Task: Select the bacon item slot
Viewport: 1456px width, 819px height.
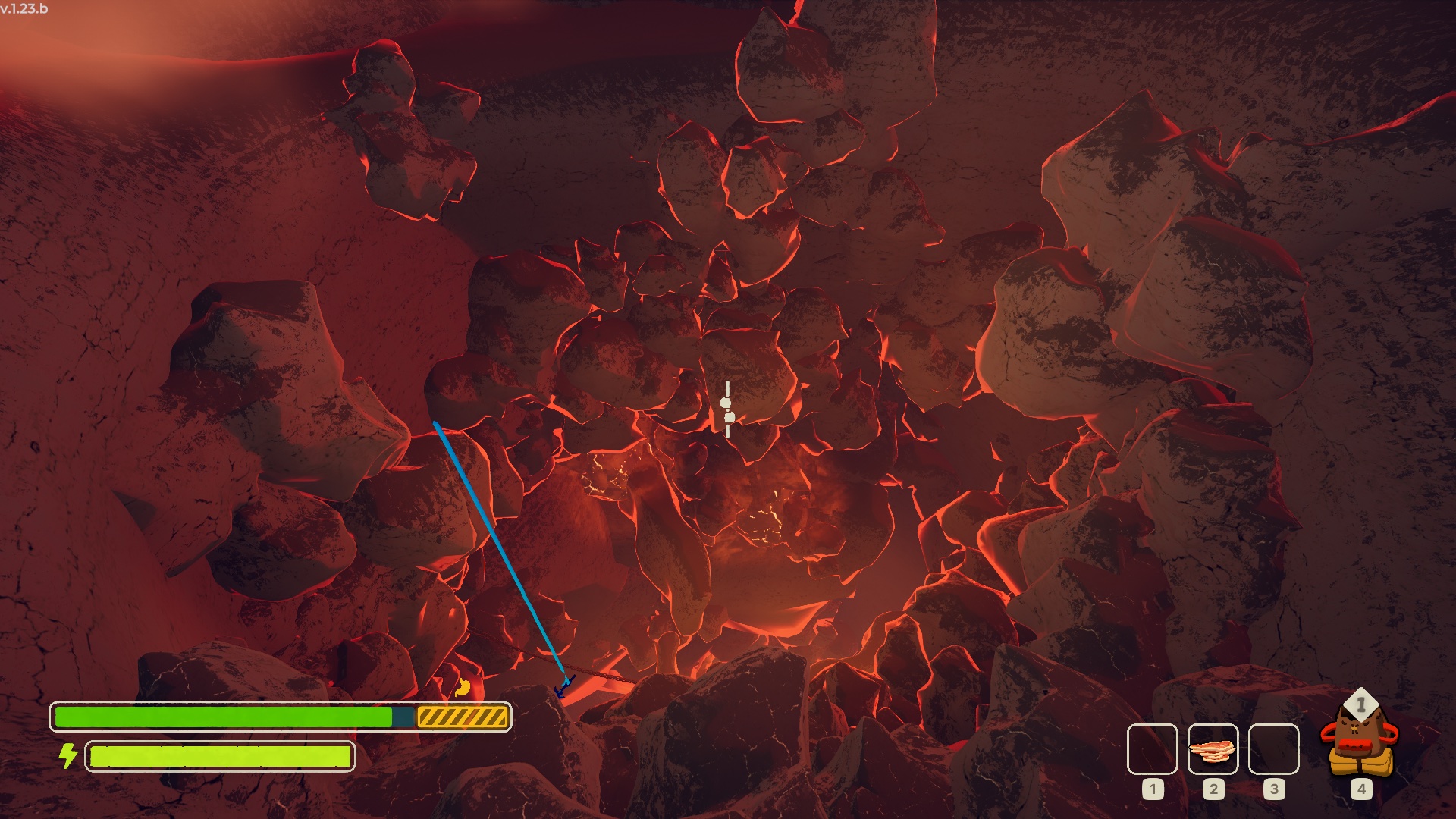Action: [1213, 748]
